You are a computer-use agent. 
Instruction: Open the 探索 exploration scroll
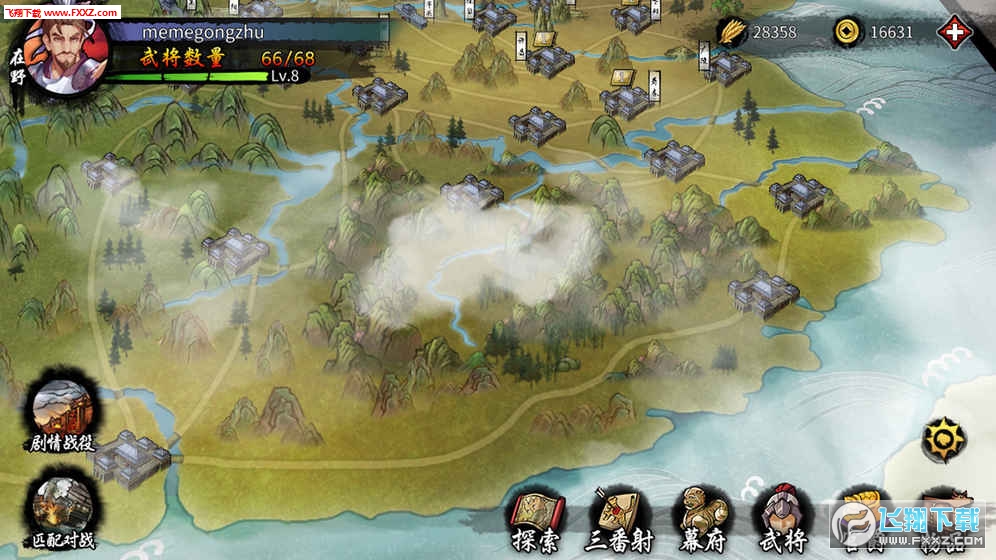click(x=538, y=519)
